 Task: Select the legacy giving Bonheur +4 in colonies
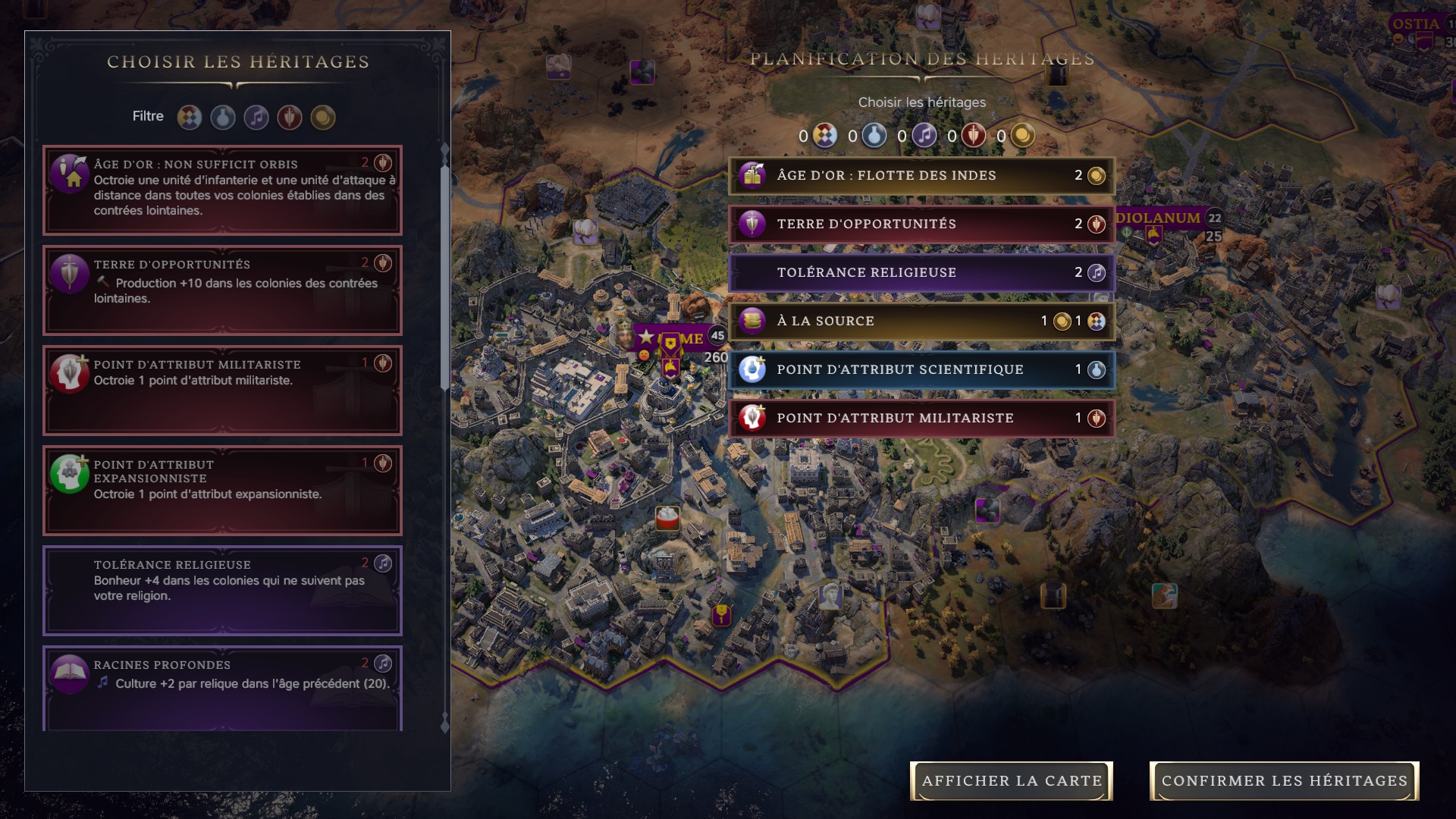pos(222,590)
